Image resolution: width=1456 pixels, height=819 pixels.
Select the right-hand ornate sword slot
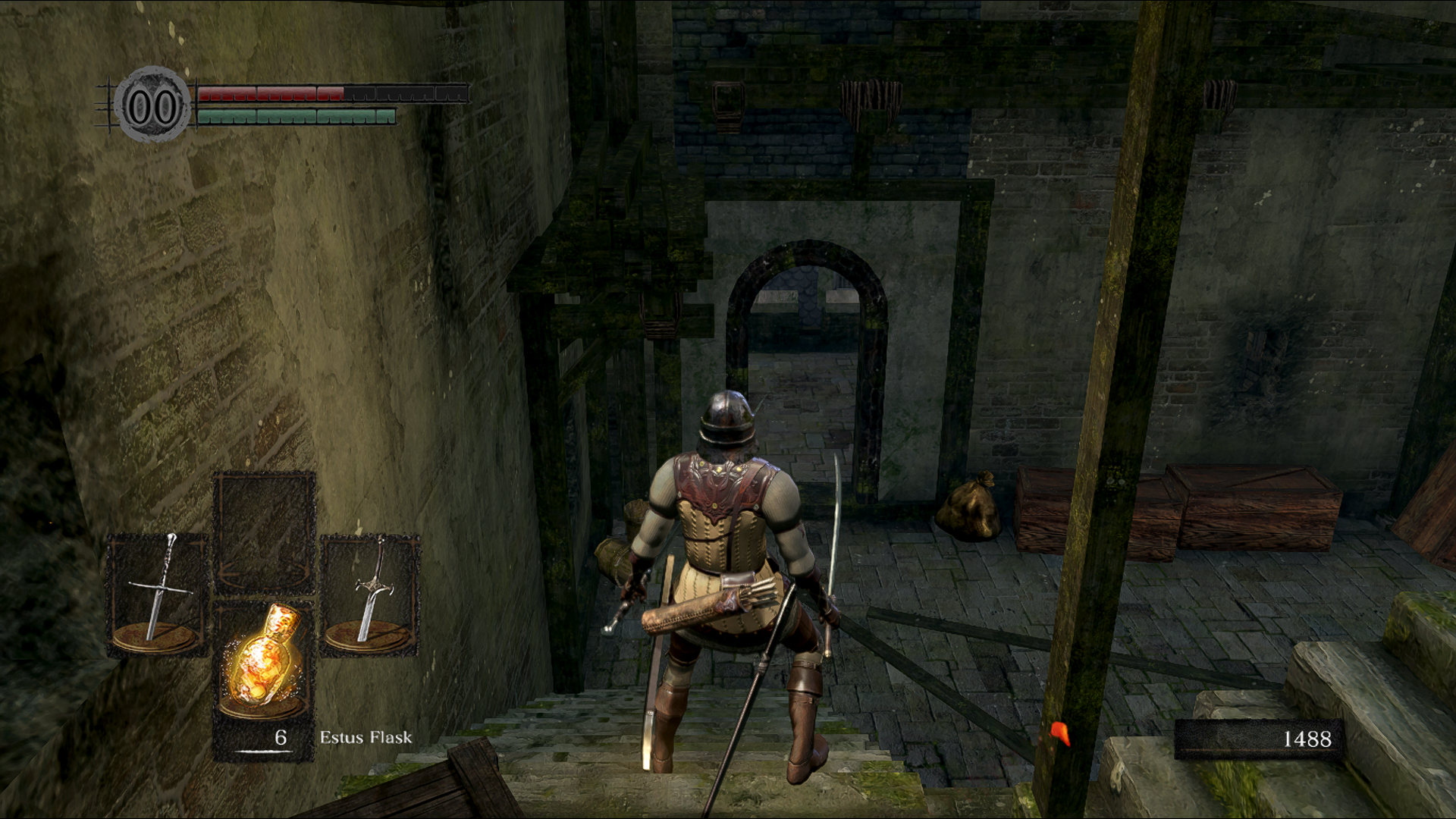click(370, 594)
